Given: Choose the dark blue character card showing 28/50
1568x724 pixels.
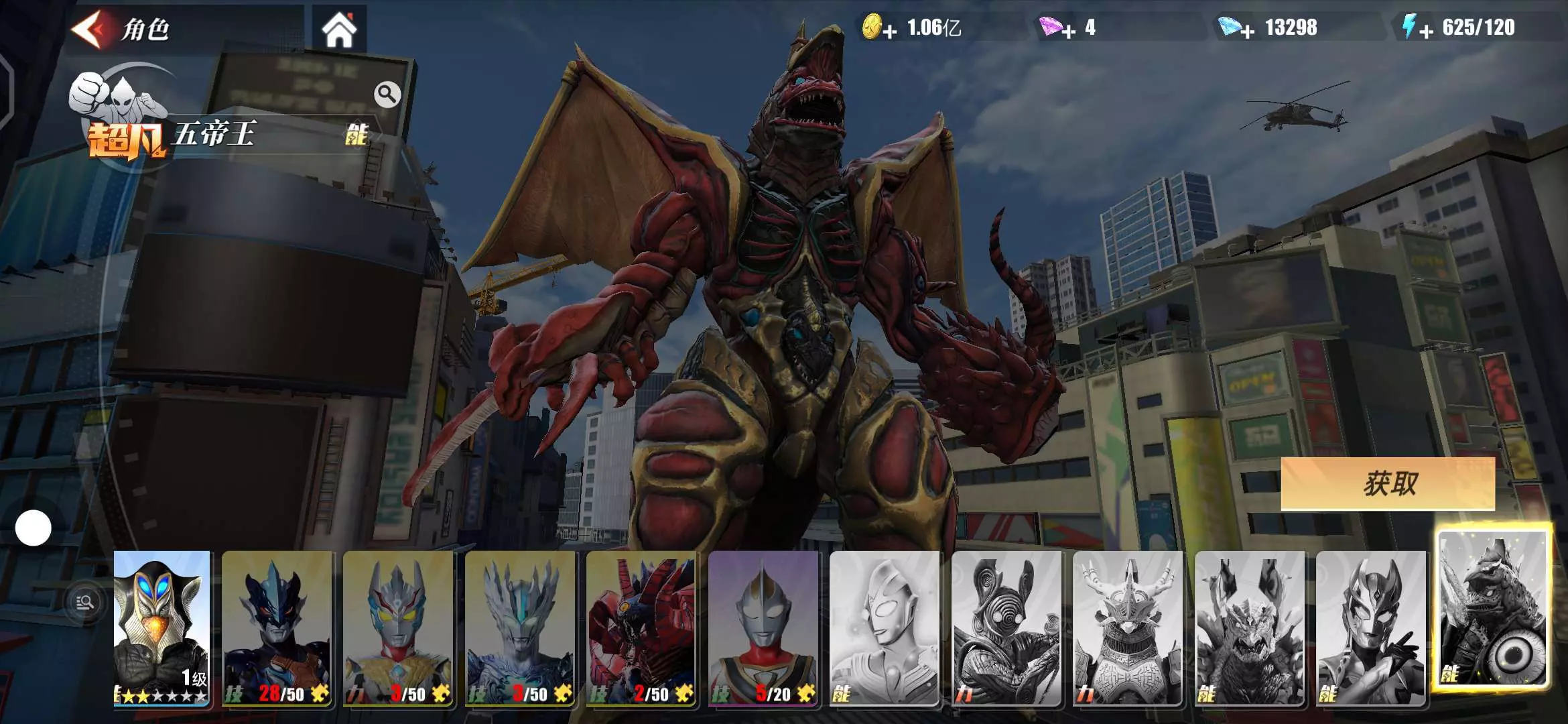Looking at the screenshot, I should [277, 627].
